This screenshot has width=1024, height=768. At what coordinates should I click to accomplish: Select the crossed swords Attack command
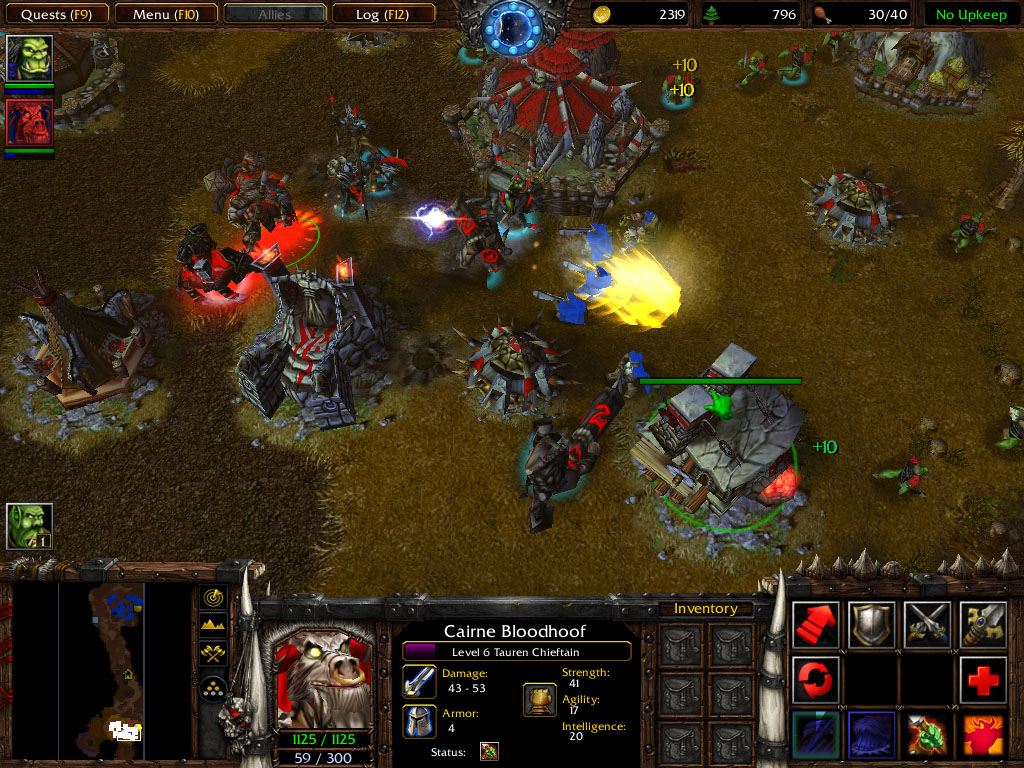[928, 625]
